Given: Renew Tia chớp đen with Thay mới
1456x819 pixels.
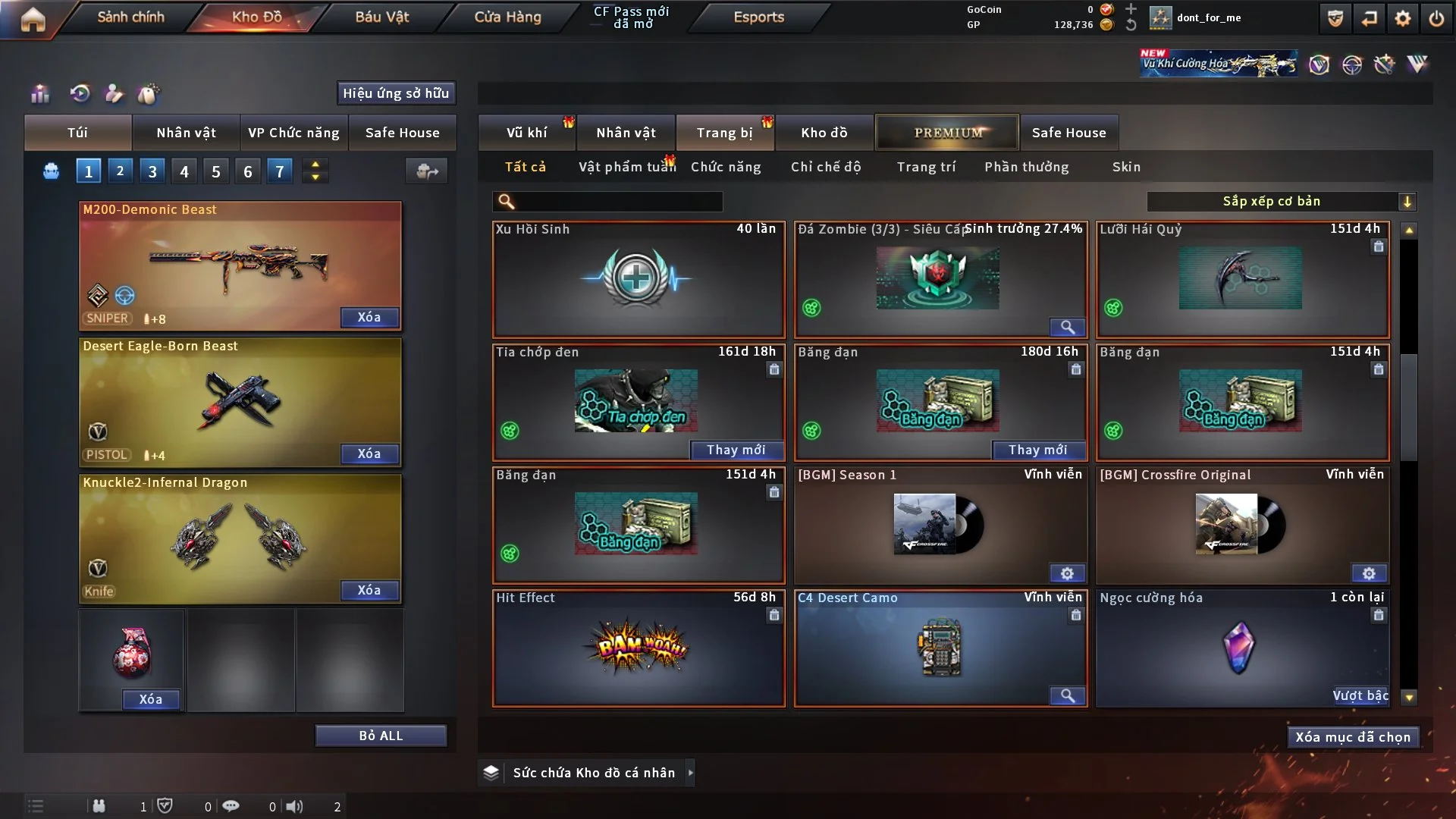Looking at the screenshot, I should [x=736, y=450].
